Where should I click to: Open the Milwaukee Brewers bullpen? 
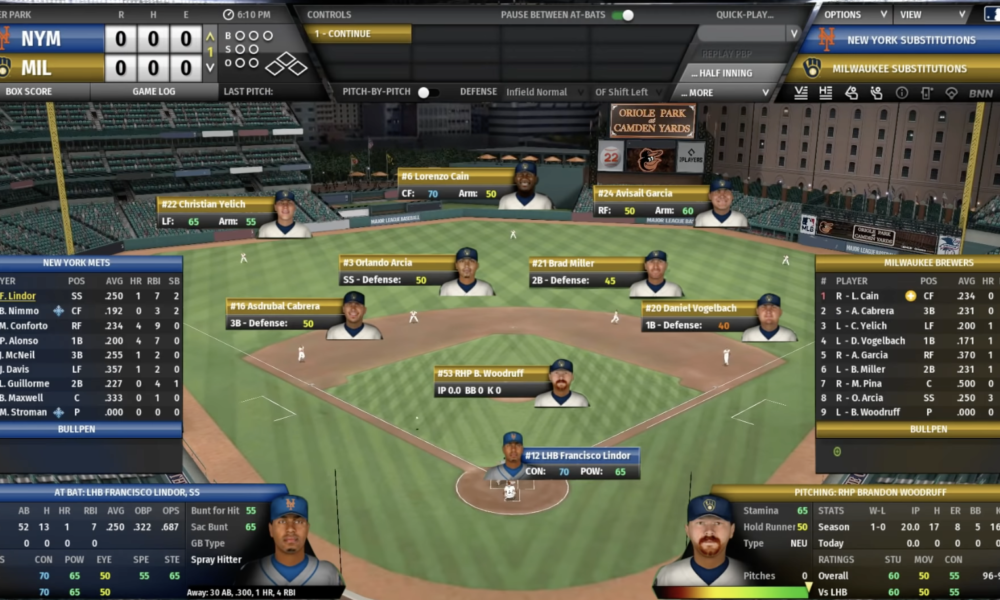tap(907, 429)
